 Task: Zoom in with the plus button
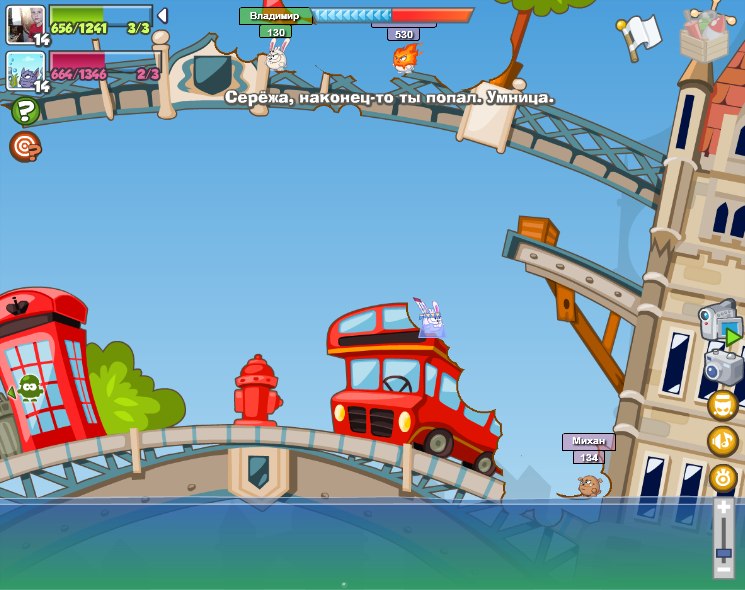click(723, 508)
